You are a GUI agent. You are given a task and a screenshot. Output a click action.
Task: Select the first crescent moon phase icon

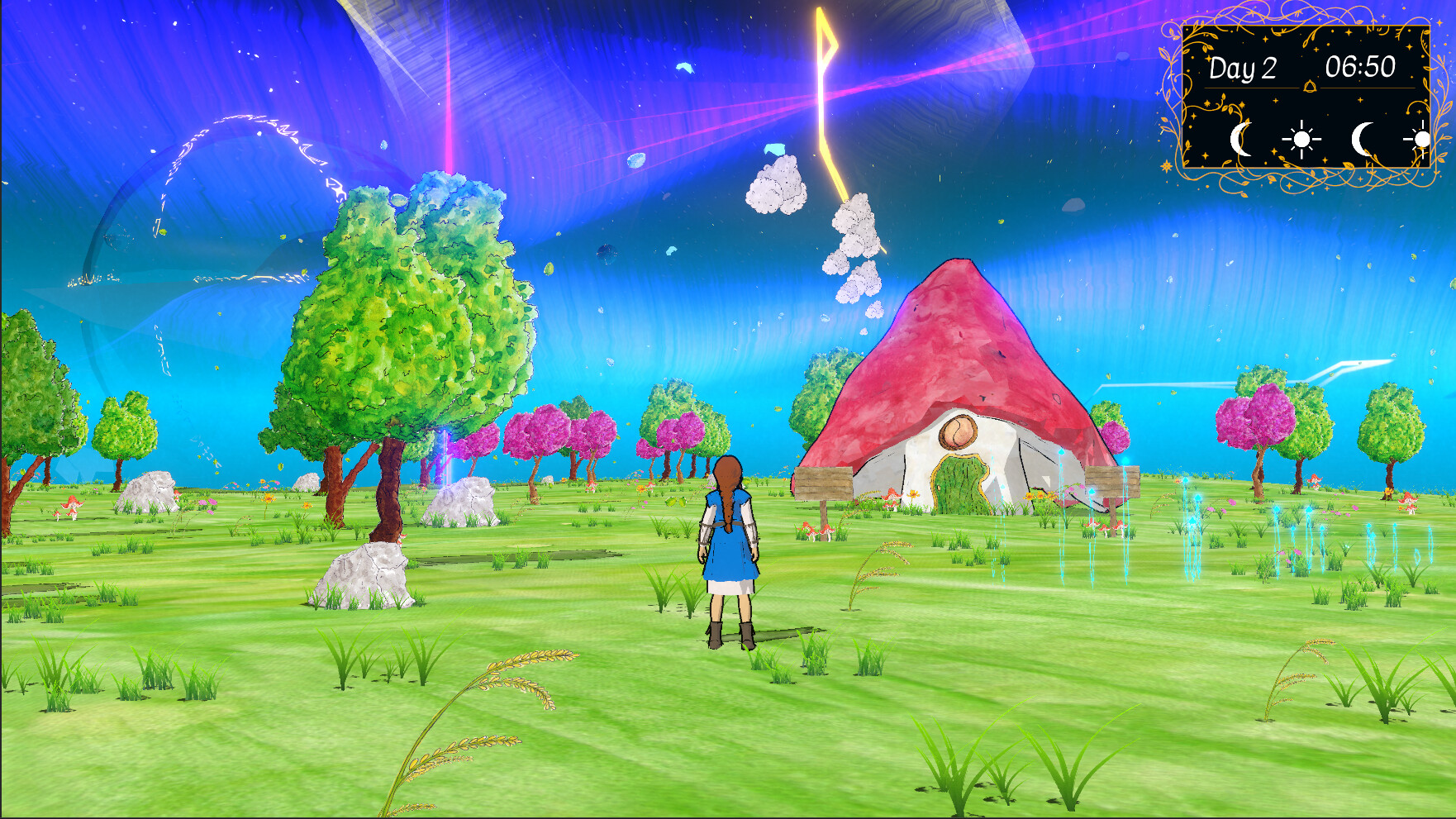tap(1240, 140)
